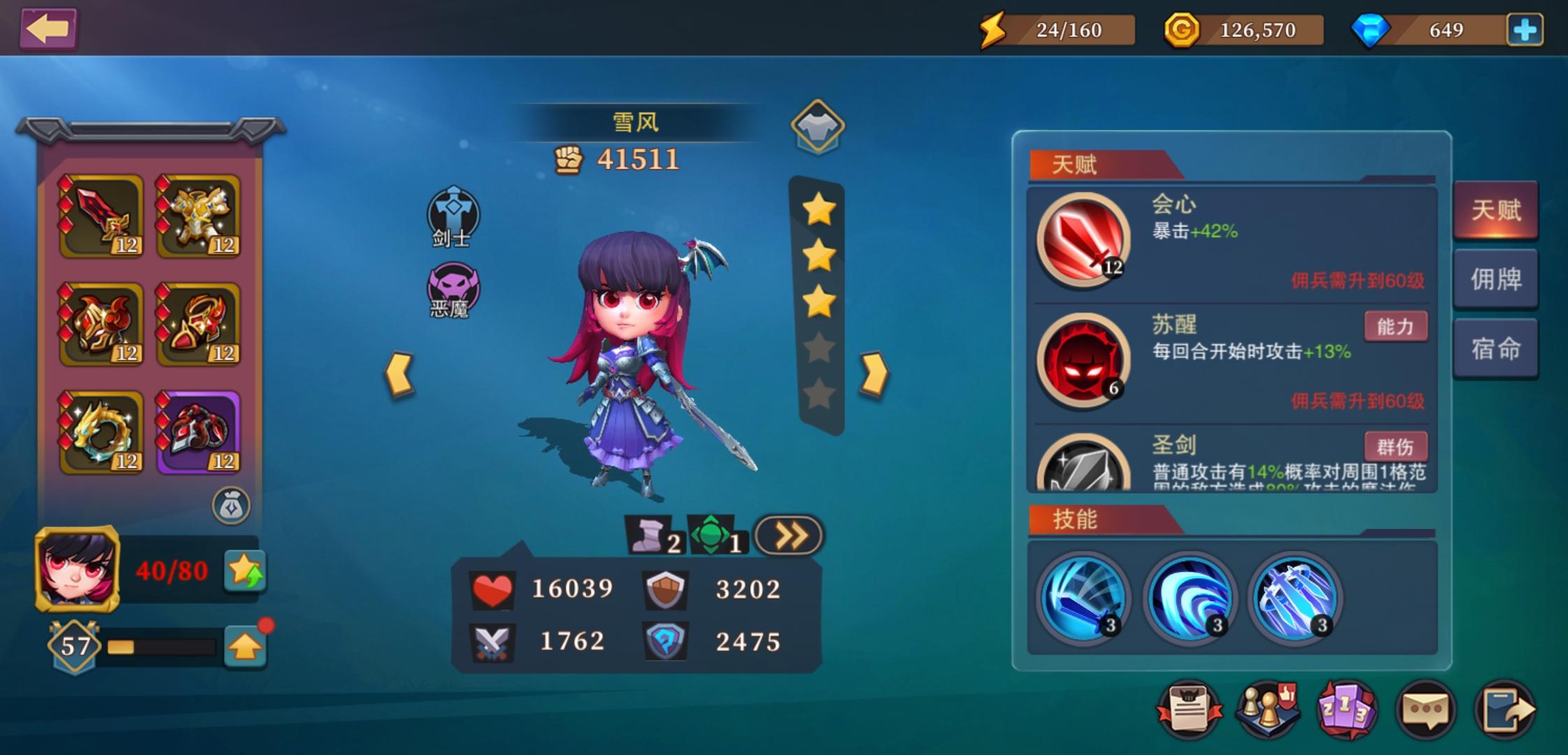Click the 群伤 tag next to 圣剑
Image resolution: width=1568 pixels, height=755 pixels.
tap(1395, 446)
